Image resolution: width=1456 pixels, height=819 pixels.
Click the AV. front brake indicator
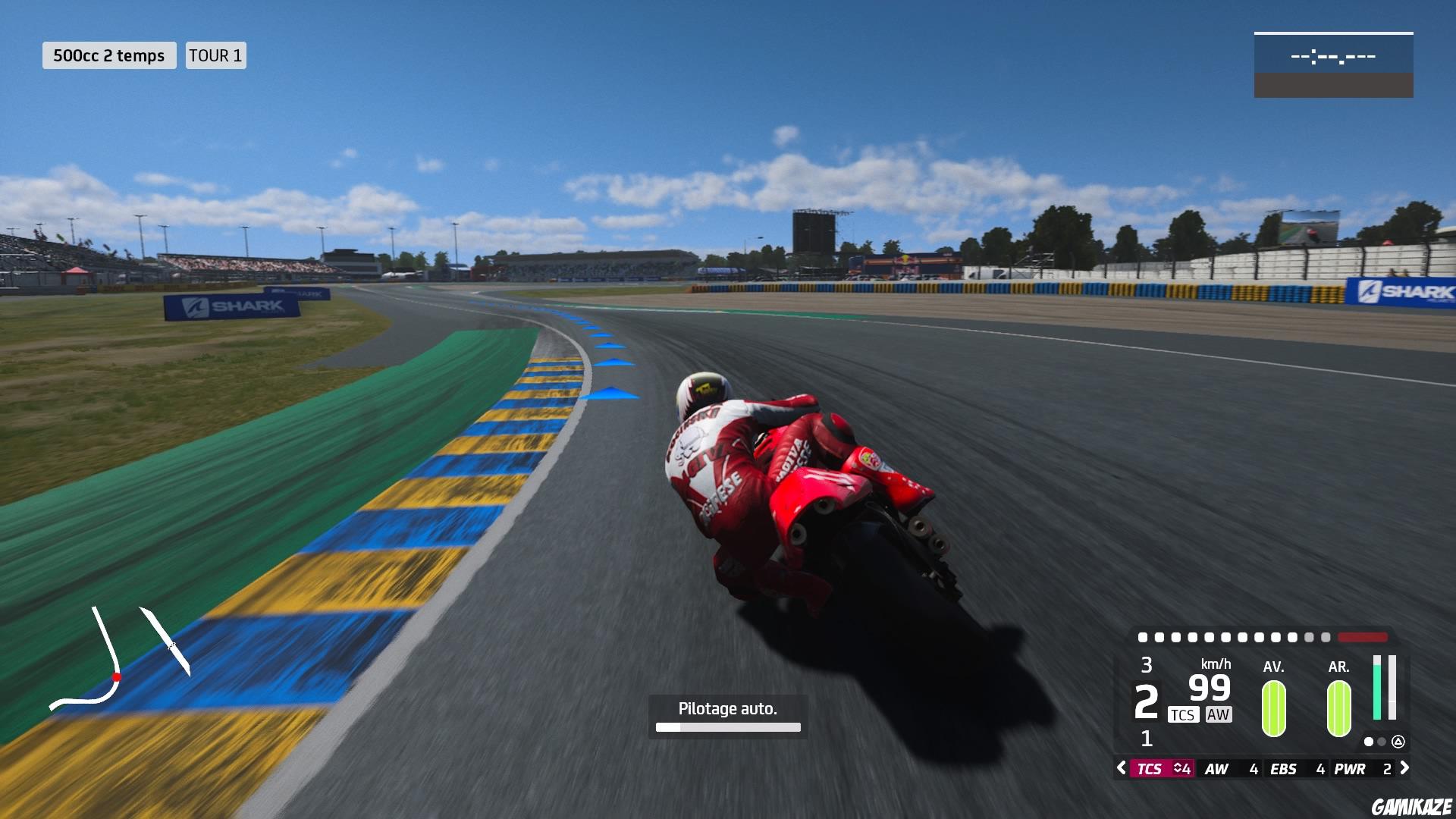point(1273,708)
